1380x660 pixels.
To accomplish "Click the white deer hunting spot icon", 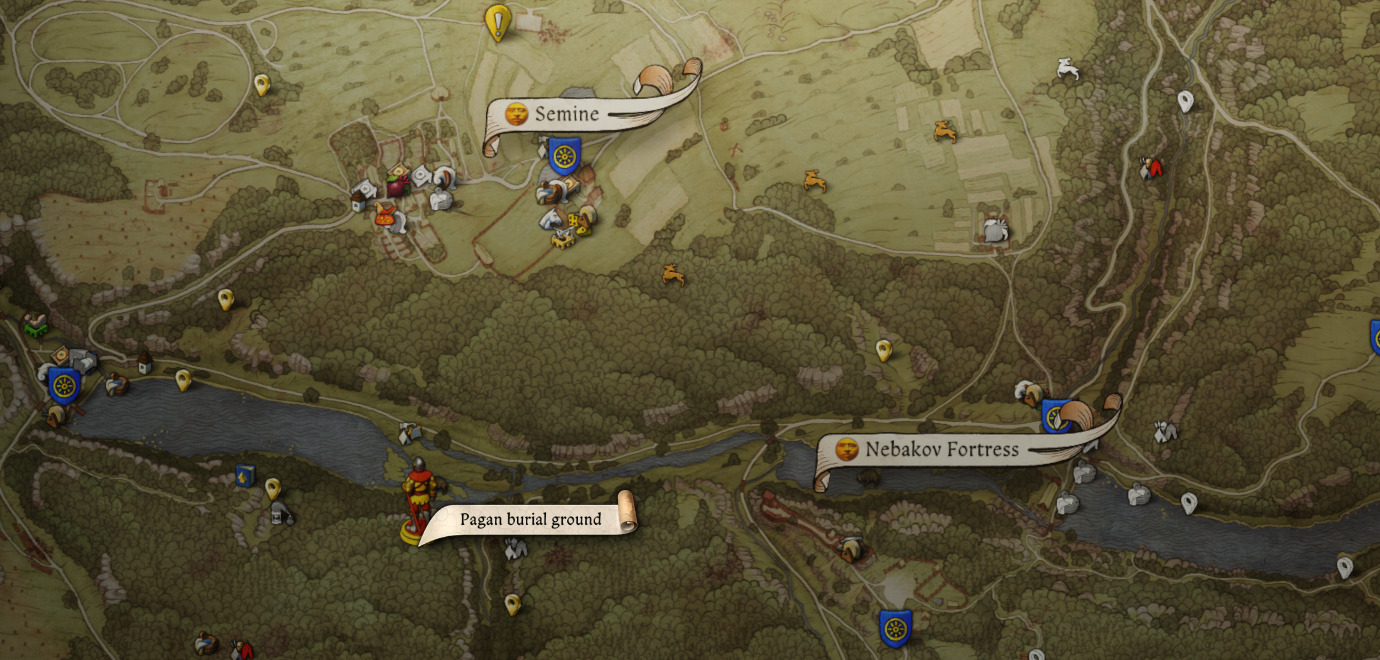I will (1068, 69).
